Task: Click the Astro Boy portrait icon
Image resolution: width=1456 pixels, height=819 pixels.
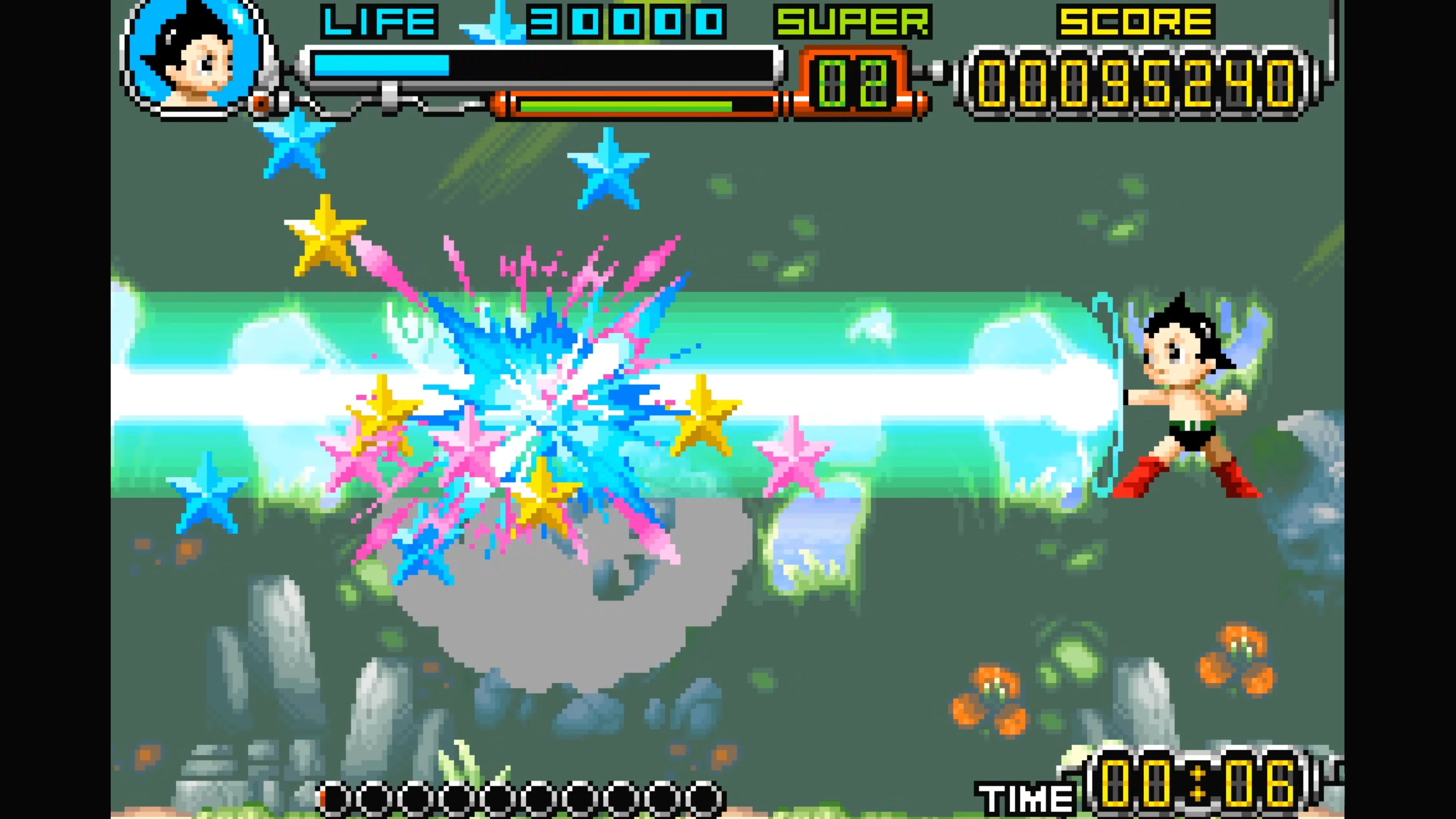Action: pyautogui.click(x=192, y=62)
